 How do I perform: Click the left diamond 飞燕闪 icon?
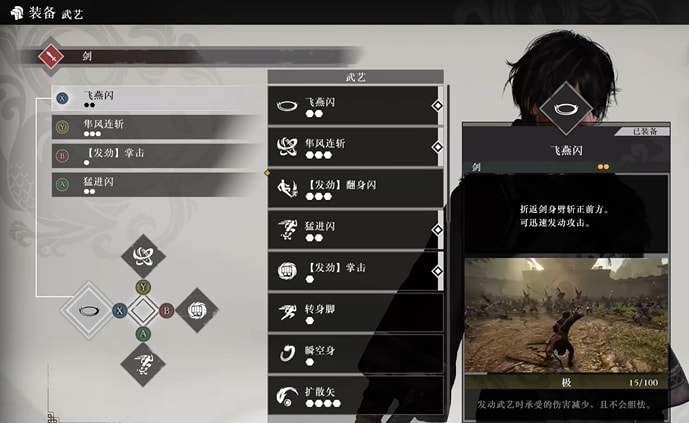click(88, 310)
